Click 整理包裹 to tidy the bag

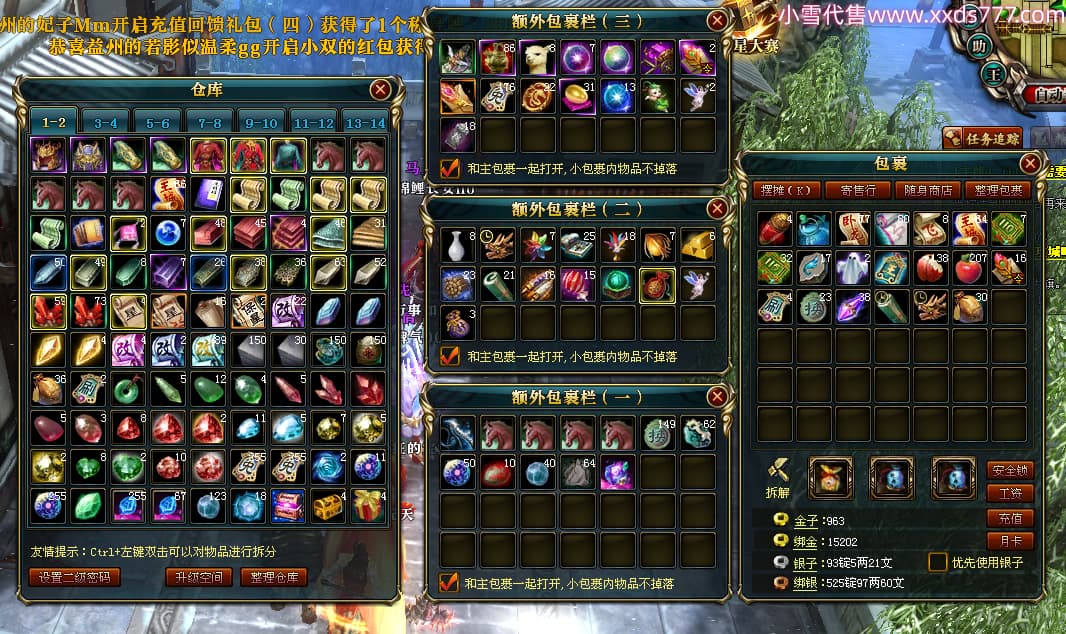coord(996,190)
